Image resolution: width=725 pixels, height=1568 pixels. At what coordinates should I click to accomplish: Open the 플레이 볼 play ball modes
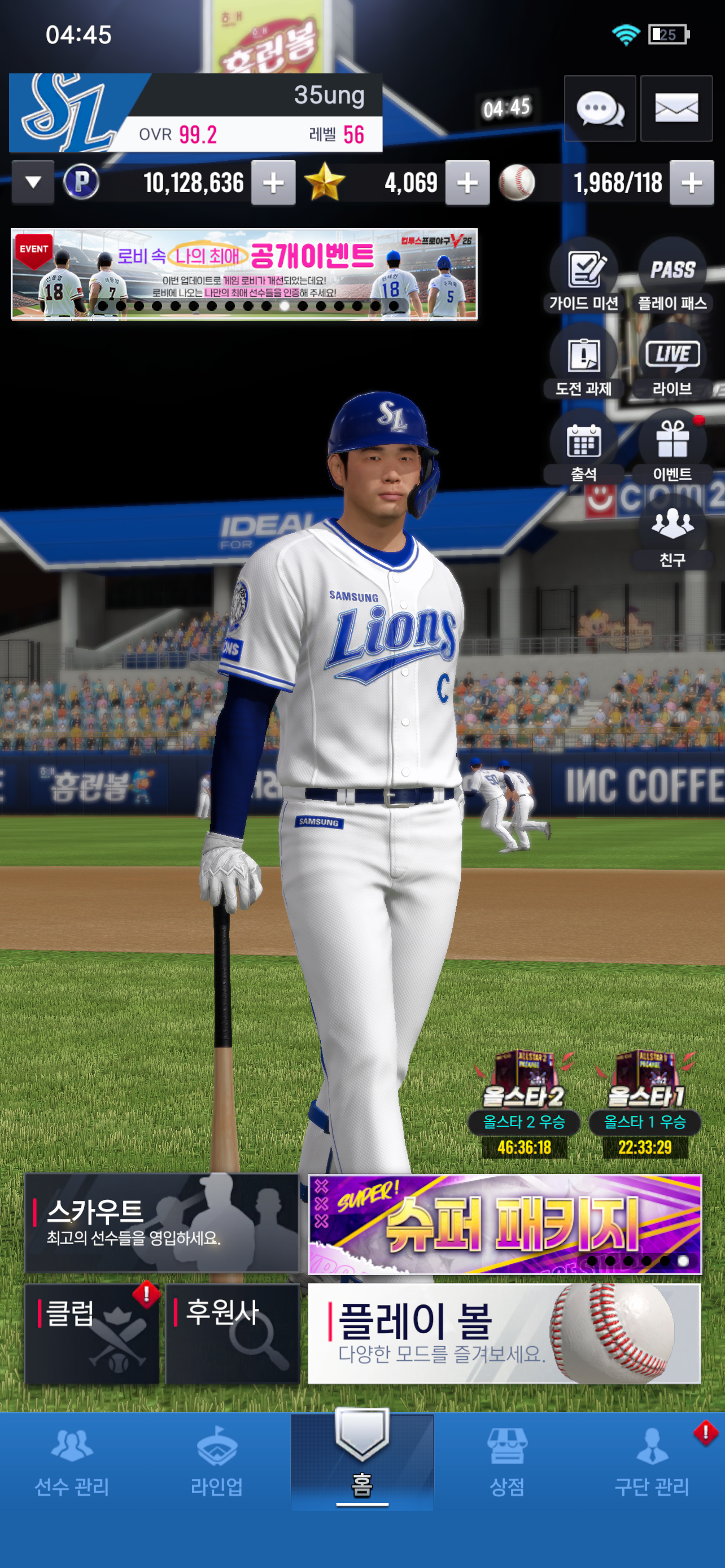click(x=505, y=1333)
